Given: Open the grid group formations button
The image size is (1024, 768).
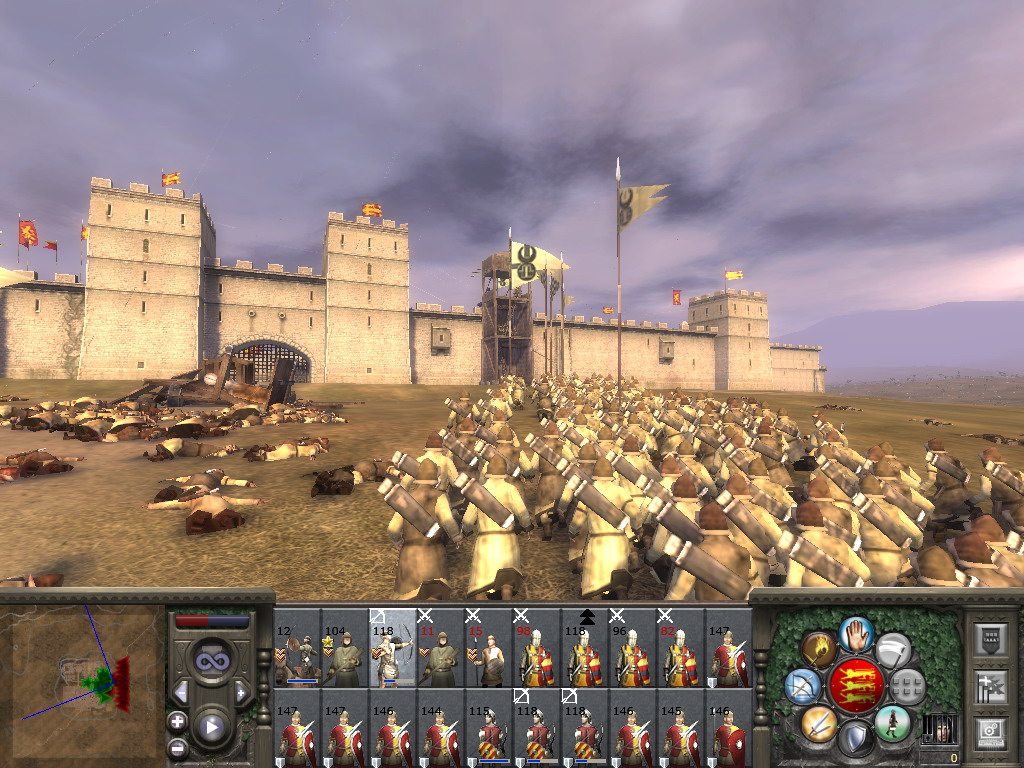Looking at the screenshot, I should (907, 686).
